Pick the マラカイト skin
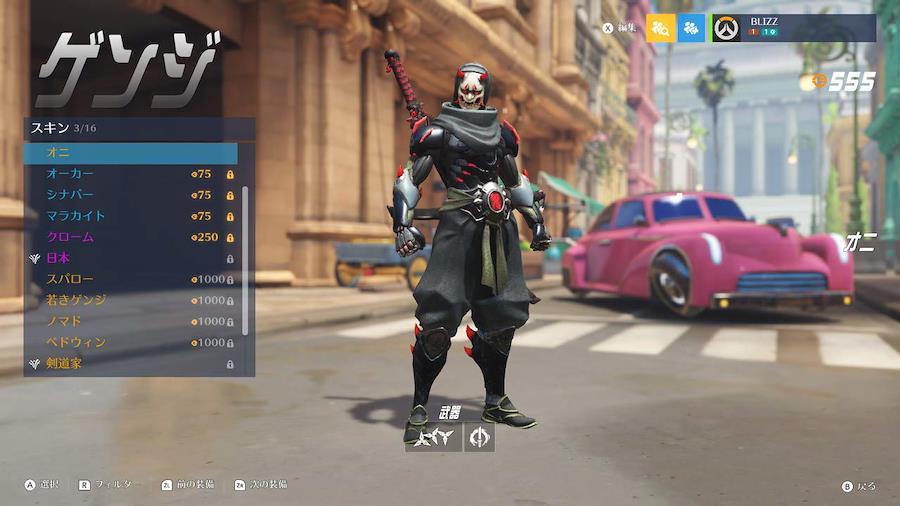The image size is (900, 506). (130, 216)
